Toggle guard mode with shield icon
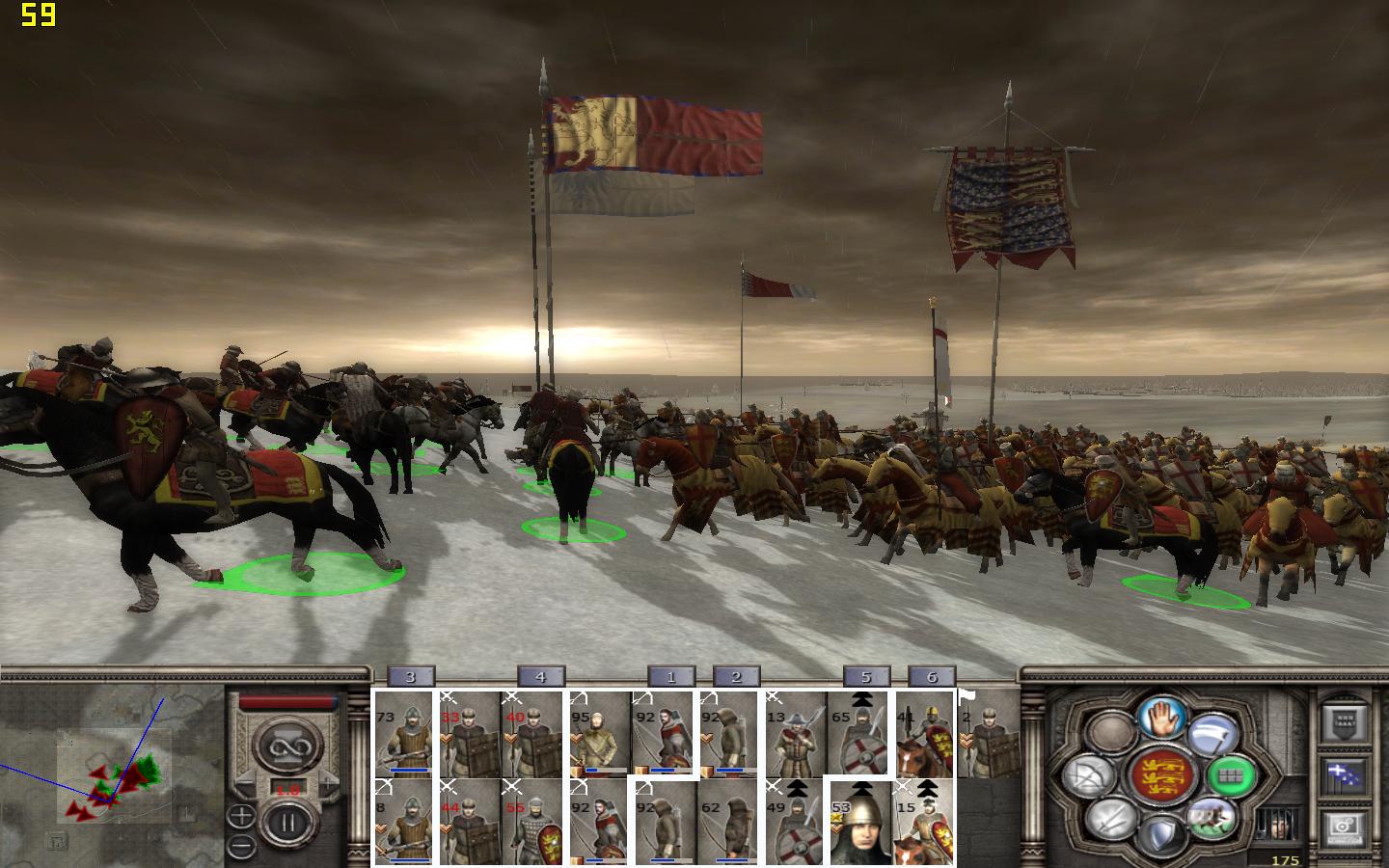The width and height of the screenshot is (1389, 868). [1159, 832]
